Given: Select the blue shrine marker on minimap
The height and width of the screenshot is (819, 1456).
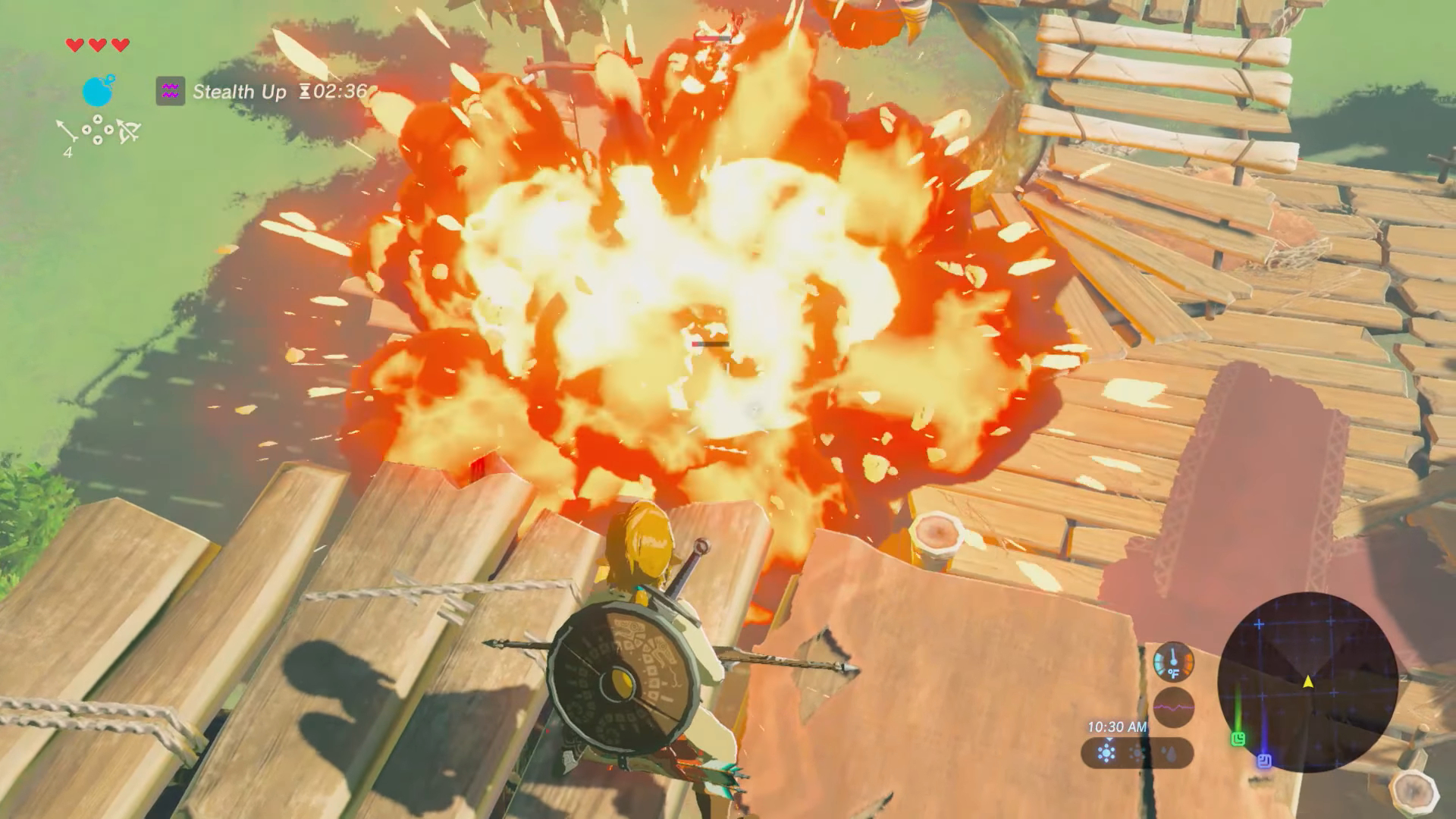Looking at the screenshot, I should (x=1264, y=760).
